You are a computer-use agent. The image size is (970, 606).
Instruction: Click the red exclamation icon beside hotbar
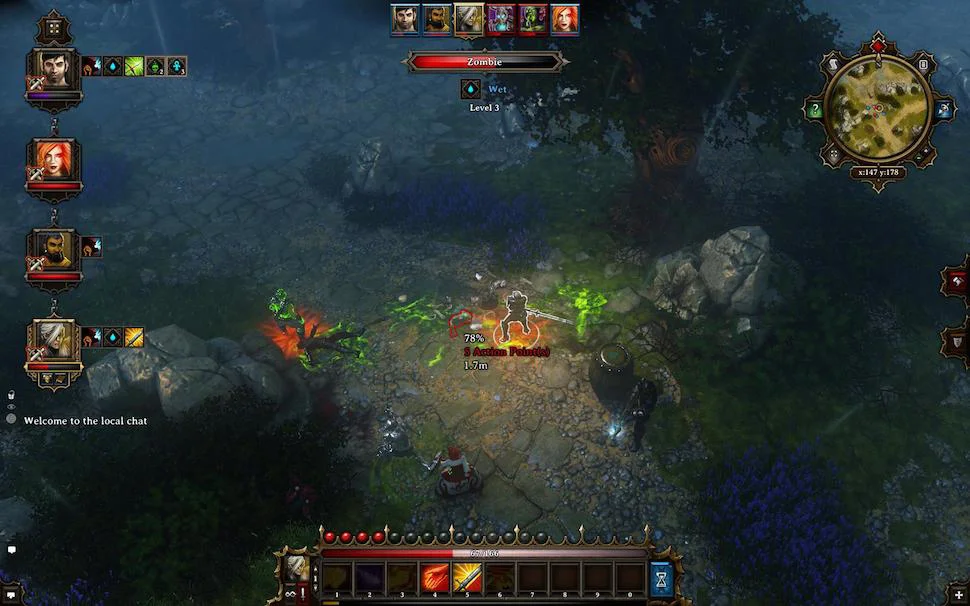point(304,594)
